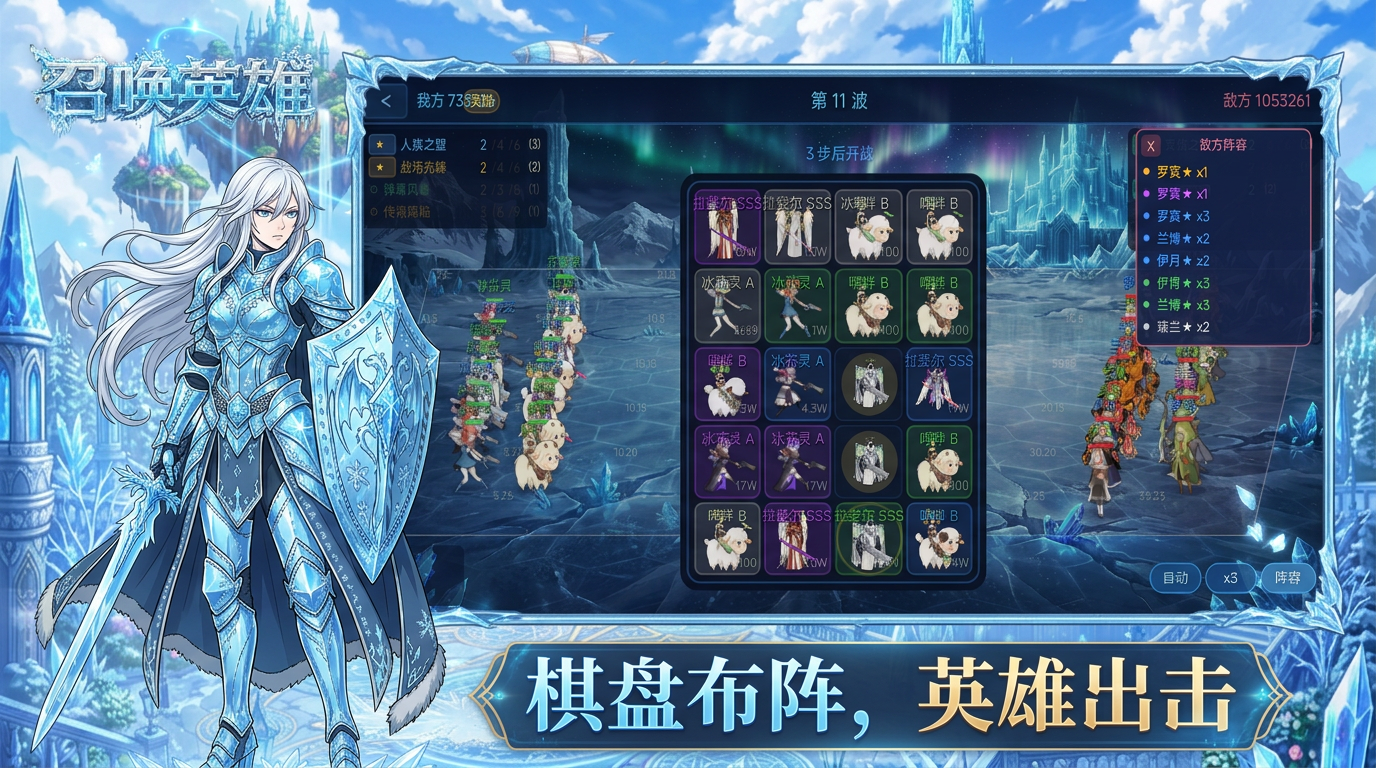Close the enemy lineup panel

click(1151, 146)
